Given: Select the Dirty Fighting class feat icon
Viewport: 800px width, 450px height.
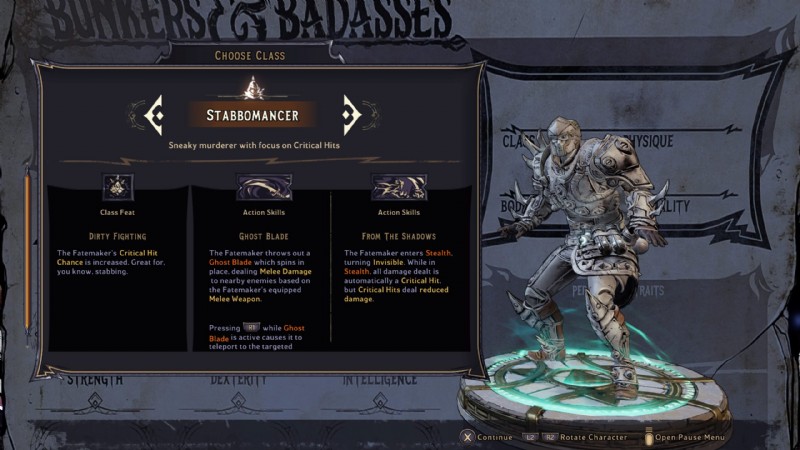Looking at the screenshot, I should (x=118, y=187).
